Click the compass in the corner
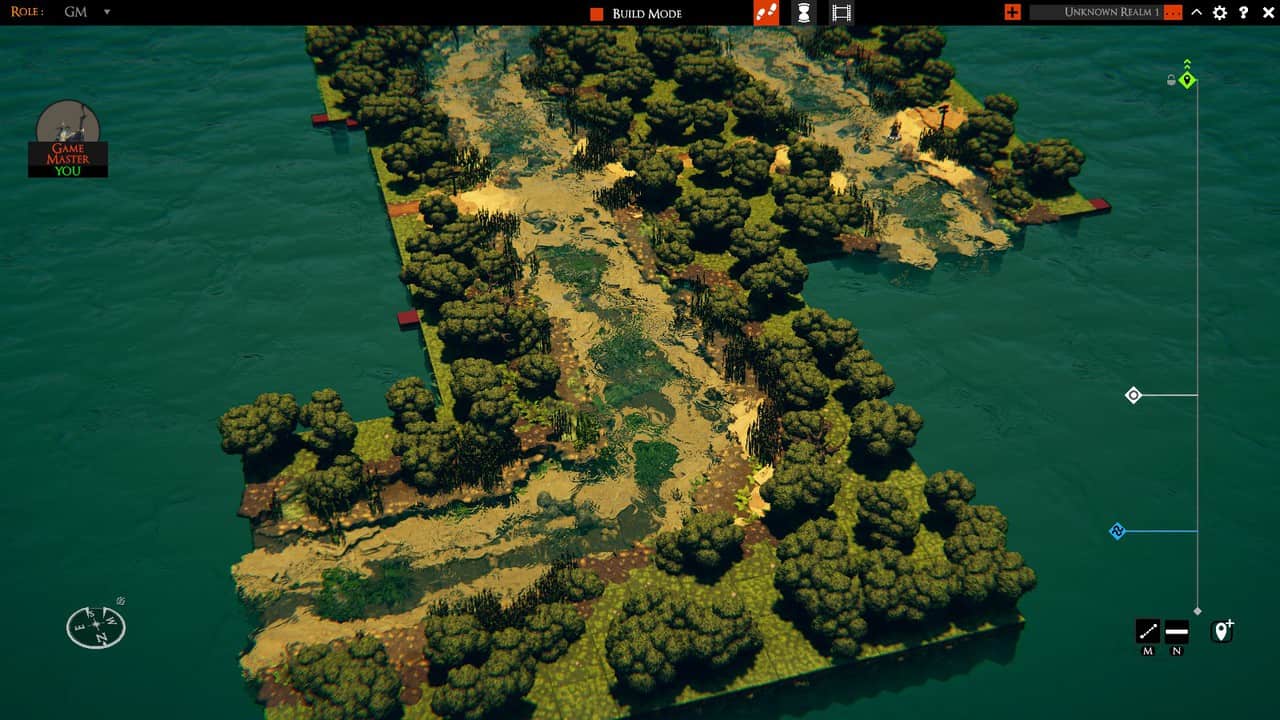The height and width of the screenshot is (720, 1280). click(96, 626)
